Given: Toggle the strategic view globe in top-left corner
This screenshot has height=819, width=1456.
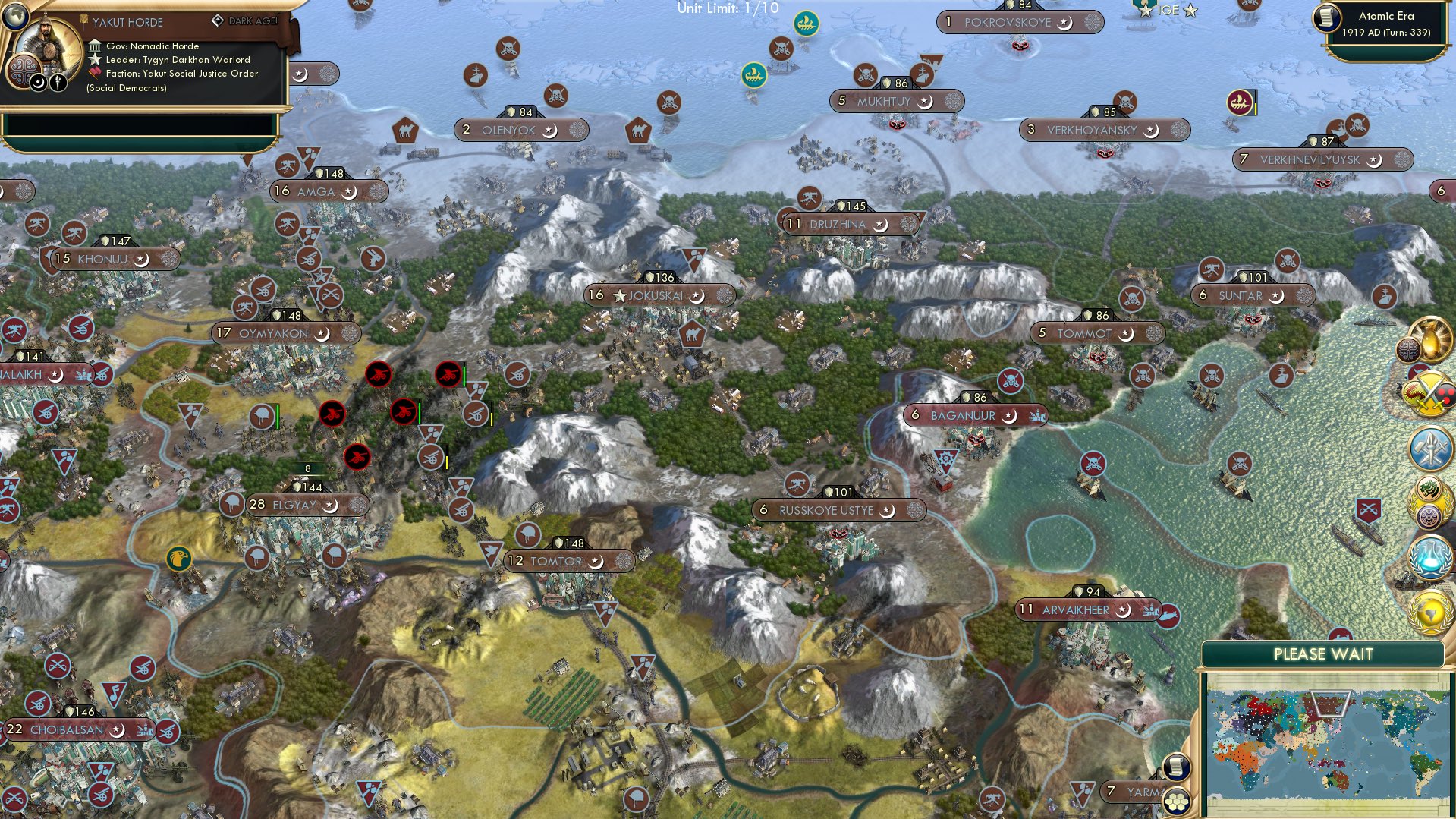Looking at the screenshot, I should coord(15,16).
